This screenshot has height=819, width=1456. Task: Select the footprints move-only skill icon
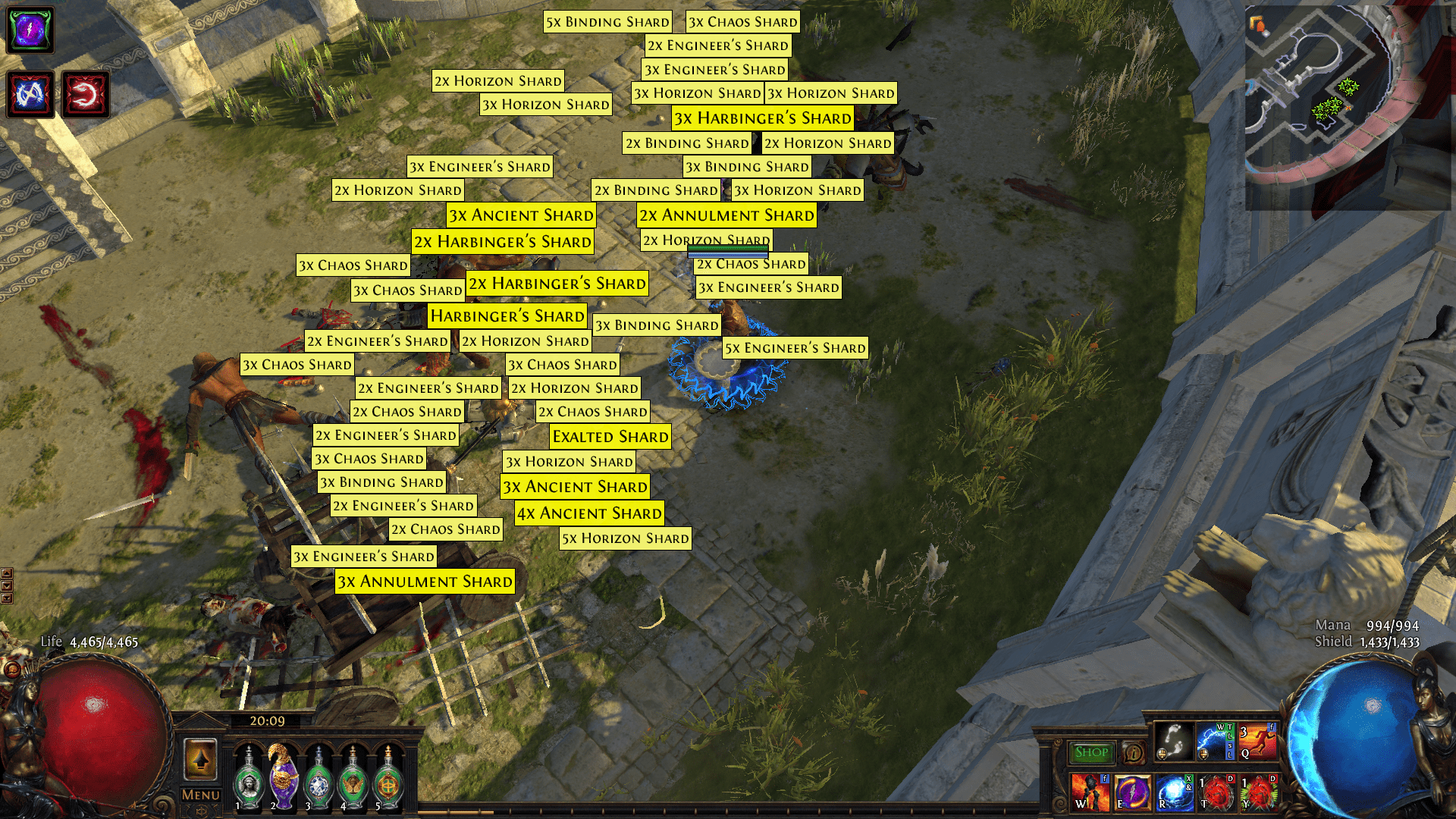click(x=1173, y=741)
